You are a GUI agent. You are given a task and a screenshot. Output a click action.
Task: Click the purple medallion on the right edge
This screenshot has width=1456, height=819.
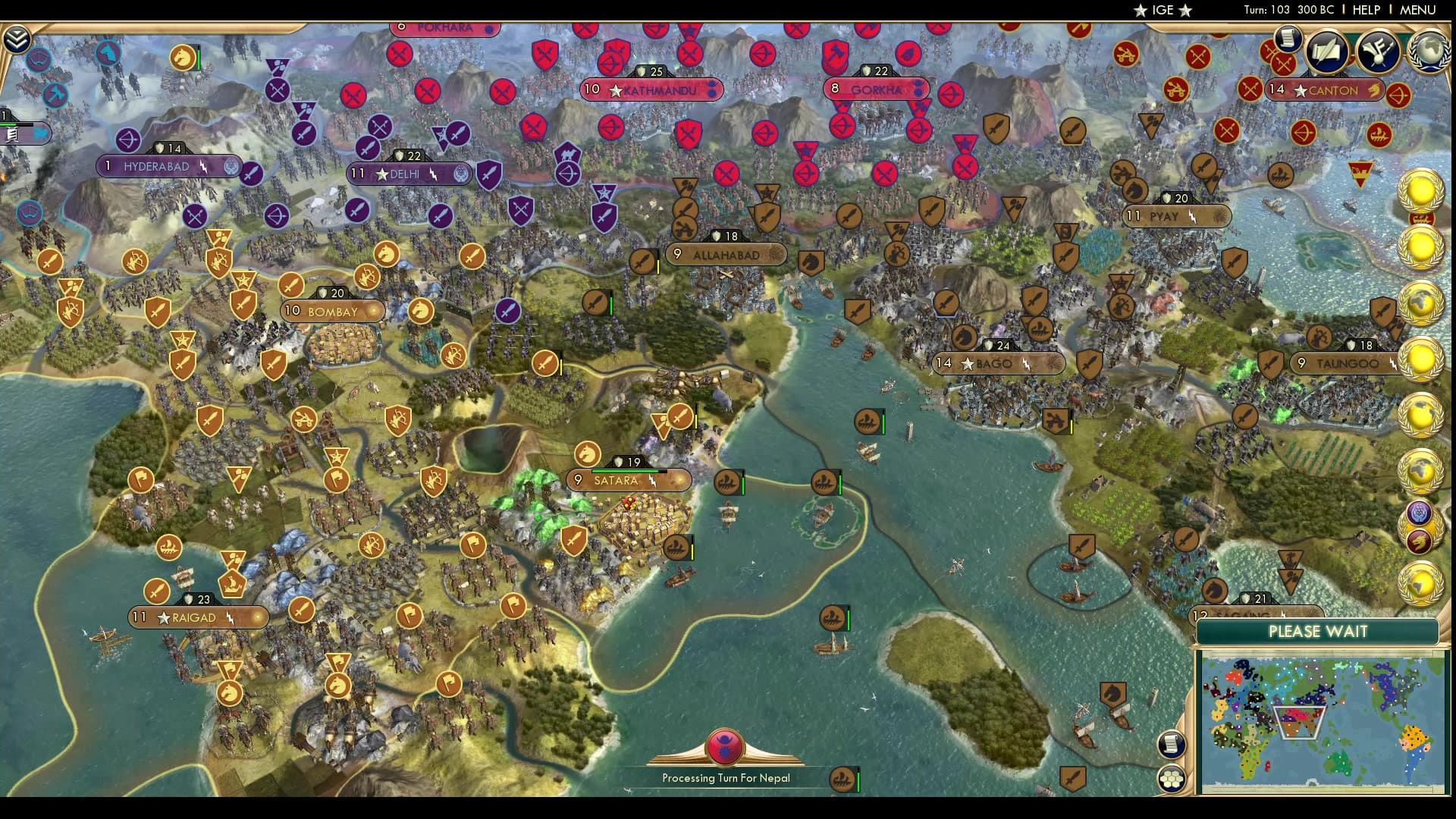pyautogui.click(x=1418, y=513)
